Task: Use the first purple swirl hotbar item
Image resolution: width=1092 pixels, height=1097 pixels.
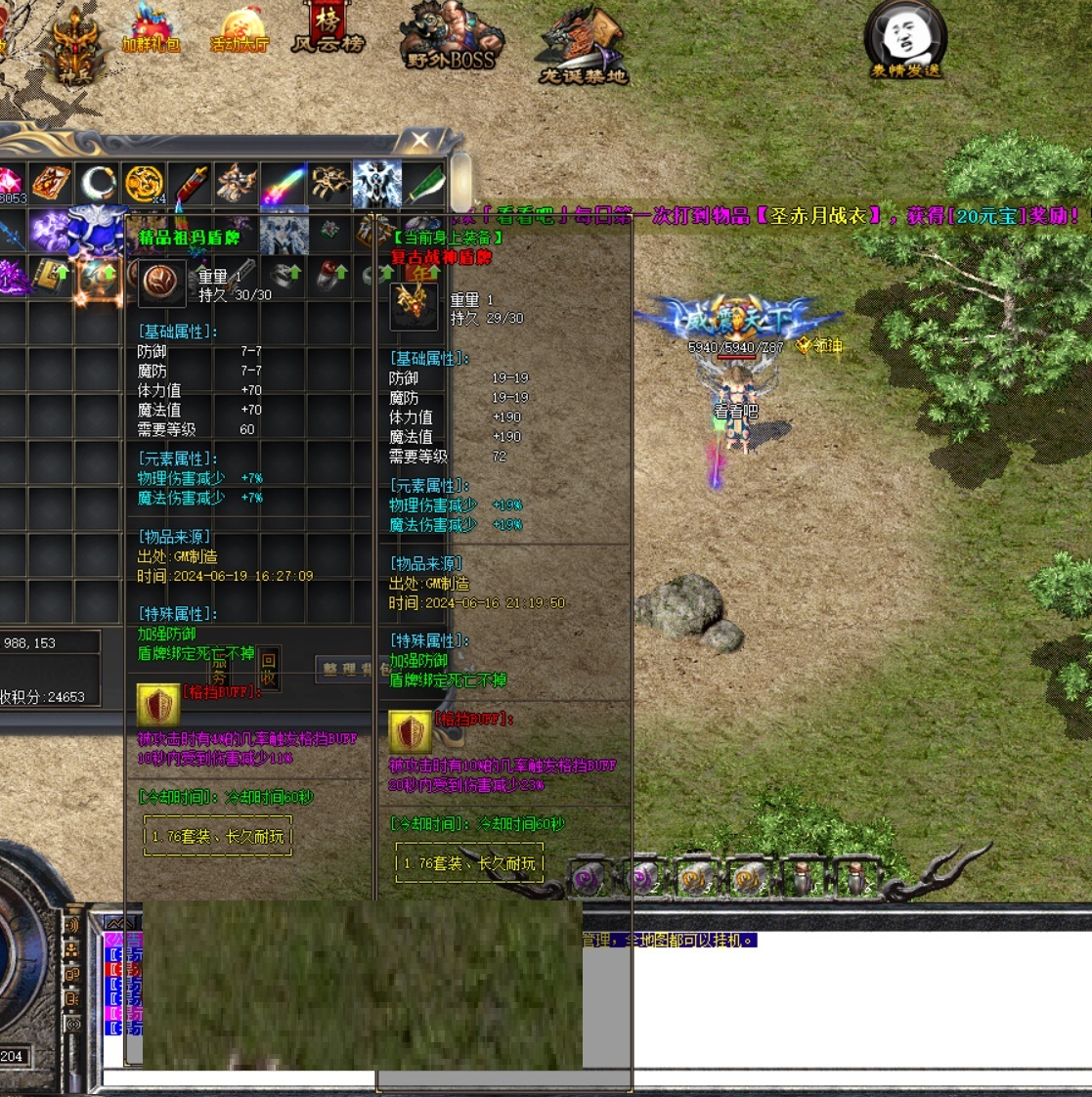Action: (590, 879)
